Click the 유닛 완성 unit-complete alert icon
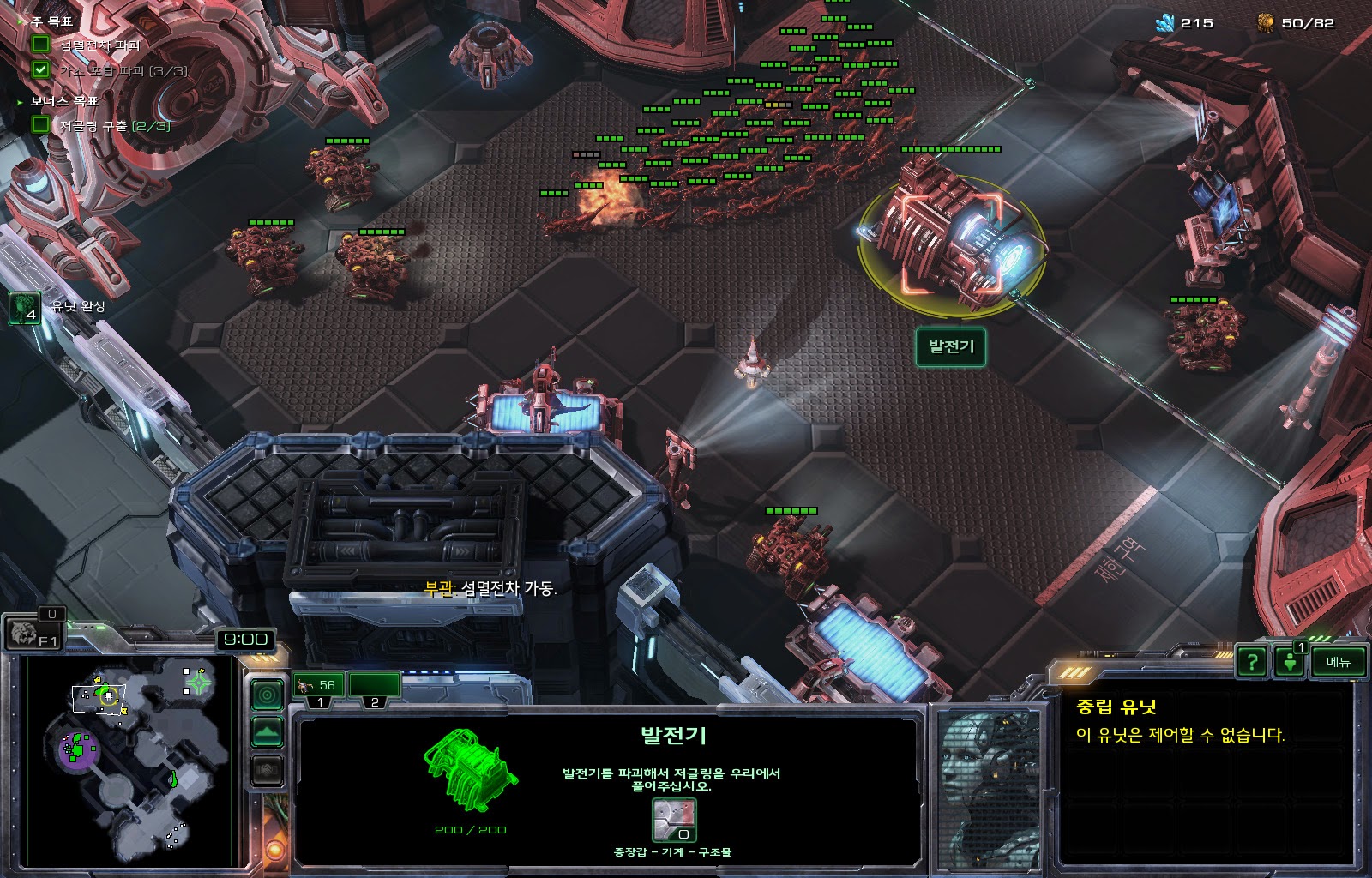 25,308
